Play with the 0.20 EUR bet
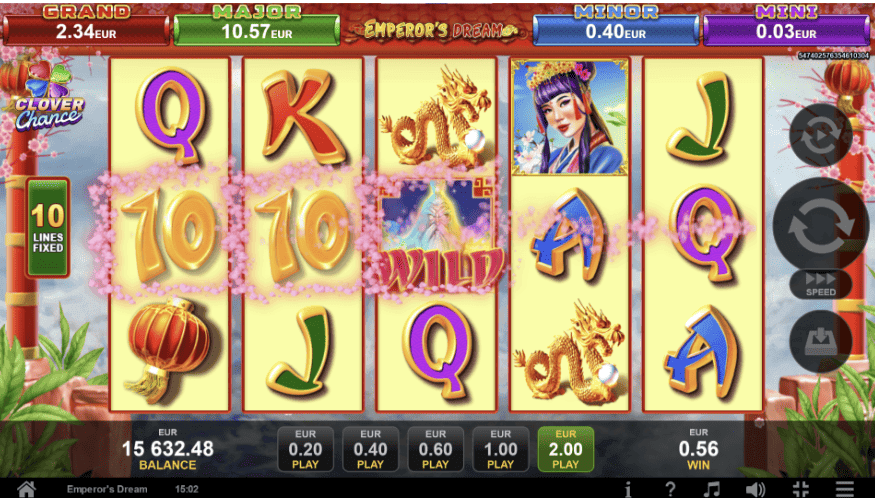Screen dimensions: 875x498 [305, 449]
